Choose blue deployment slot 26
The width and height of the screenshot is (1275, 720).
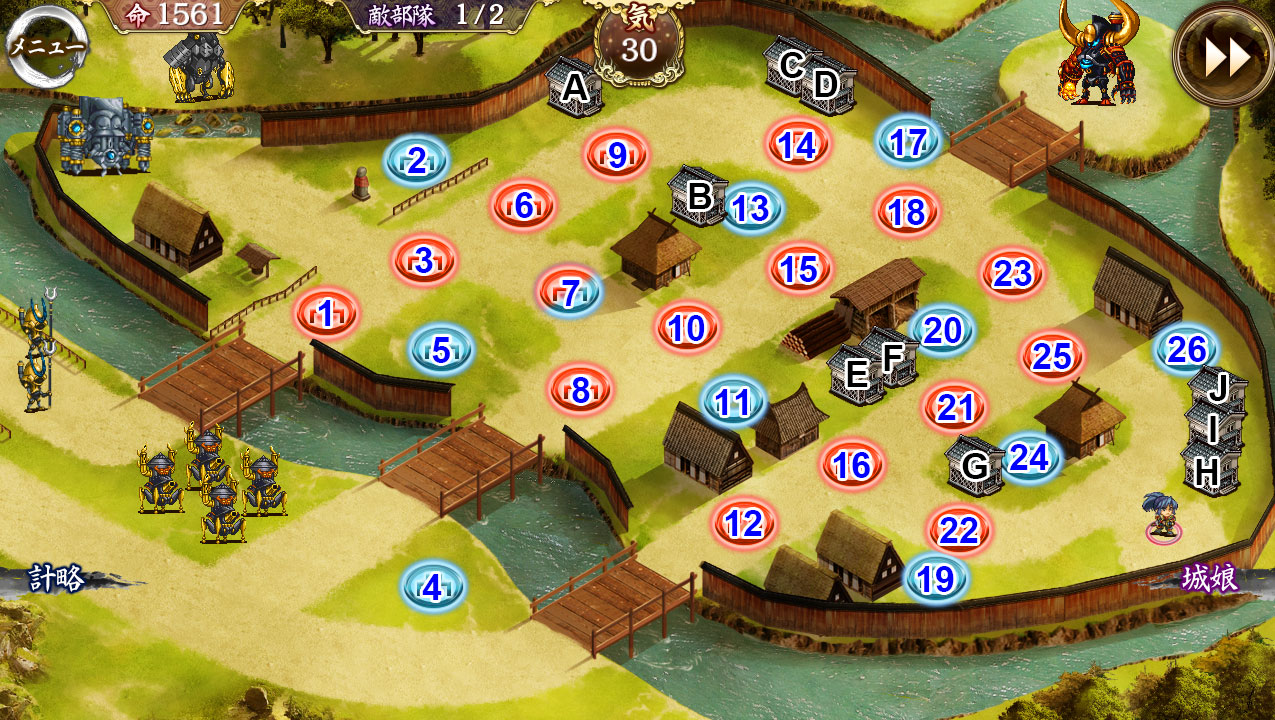pyautogui.click(x=1186, y=349)
